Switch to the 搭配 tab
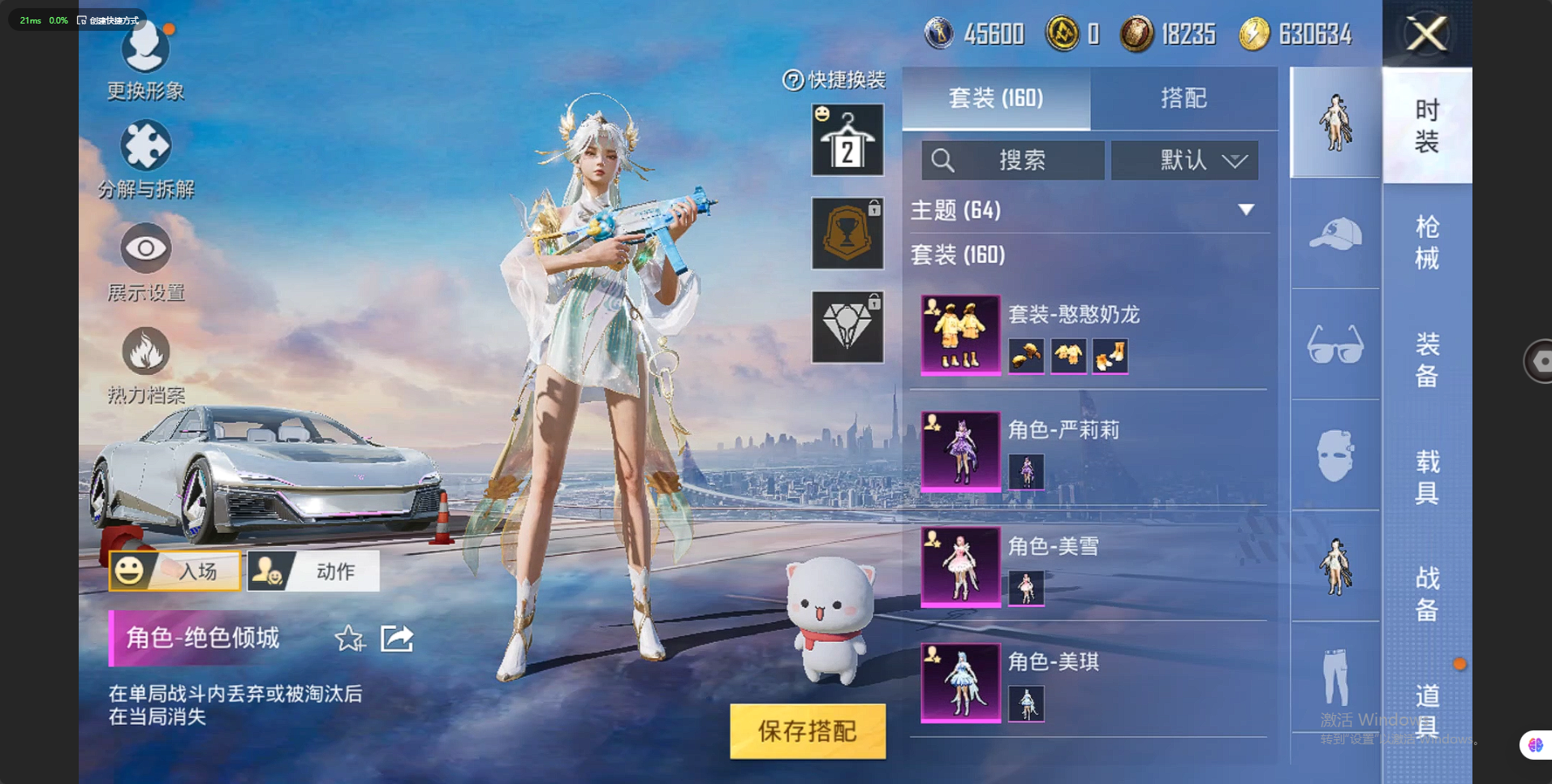Screen dimensions: 1552x784 tap(1183, 98)
